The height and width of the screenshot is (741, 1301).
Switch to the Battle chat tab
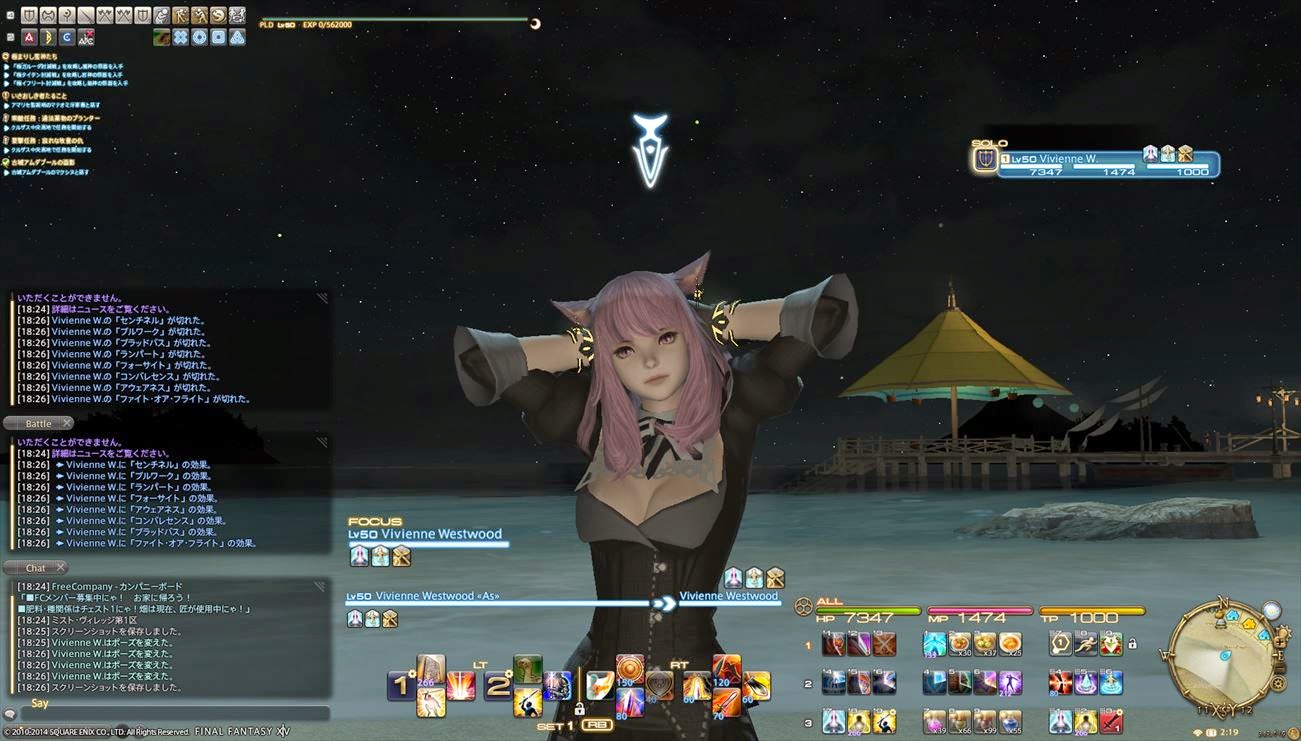click(37, 423)
